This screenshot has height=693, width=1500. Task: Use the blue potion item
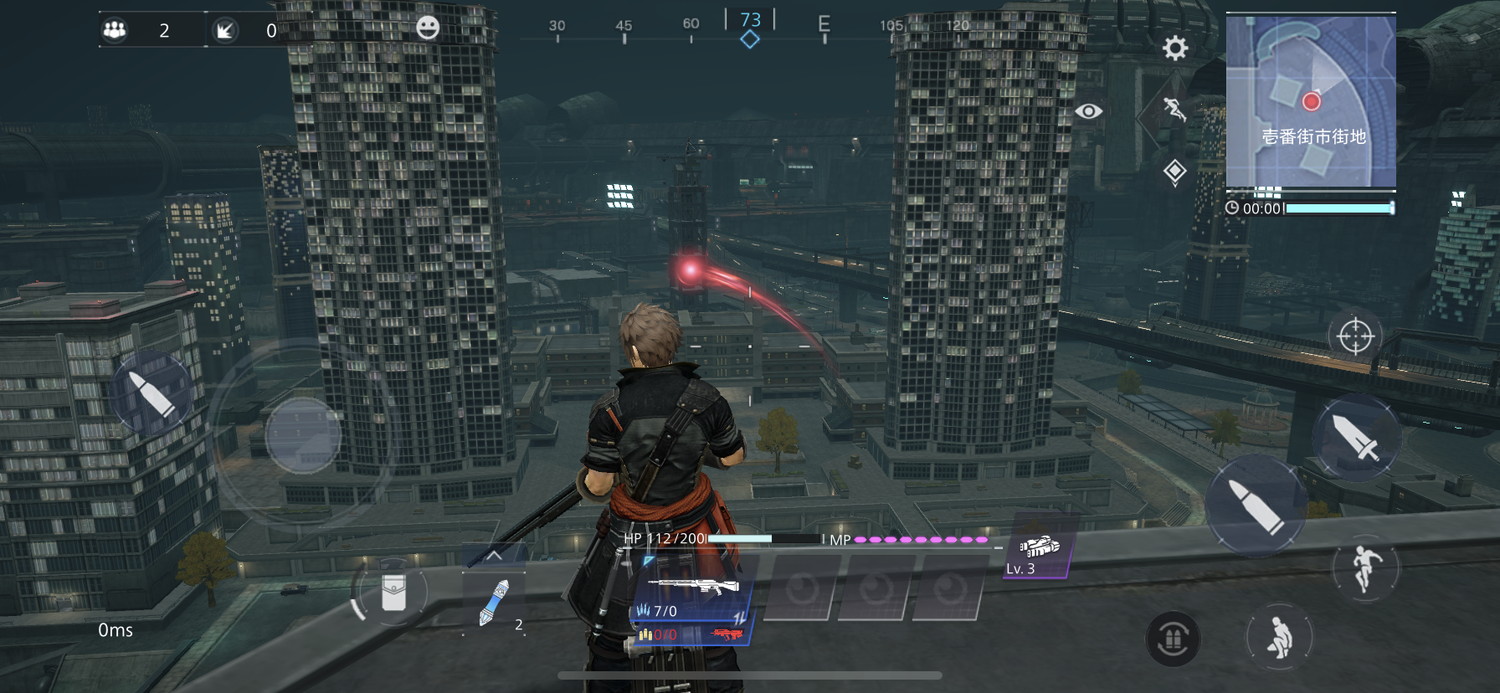pyautogui.click(x=495, y=604)
